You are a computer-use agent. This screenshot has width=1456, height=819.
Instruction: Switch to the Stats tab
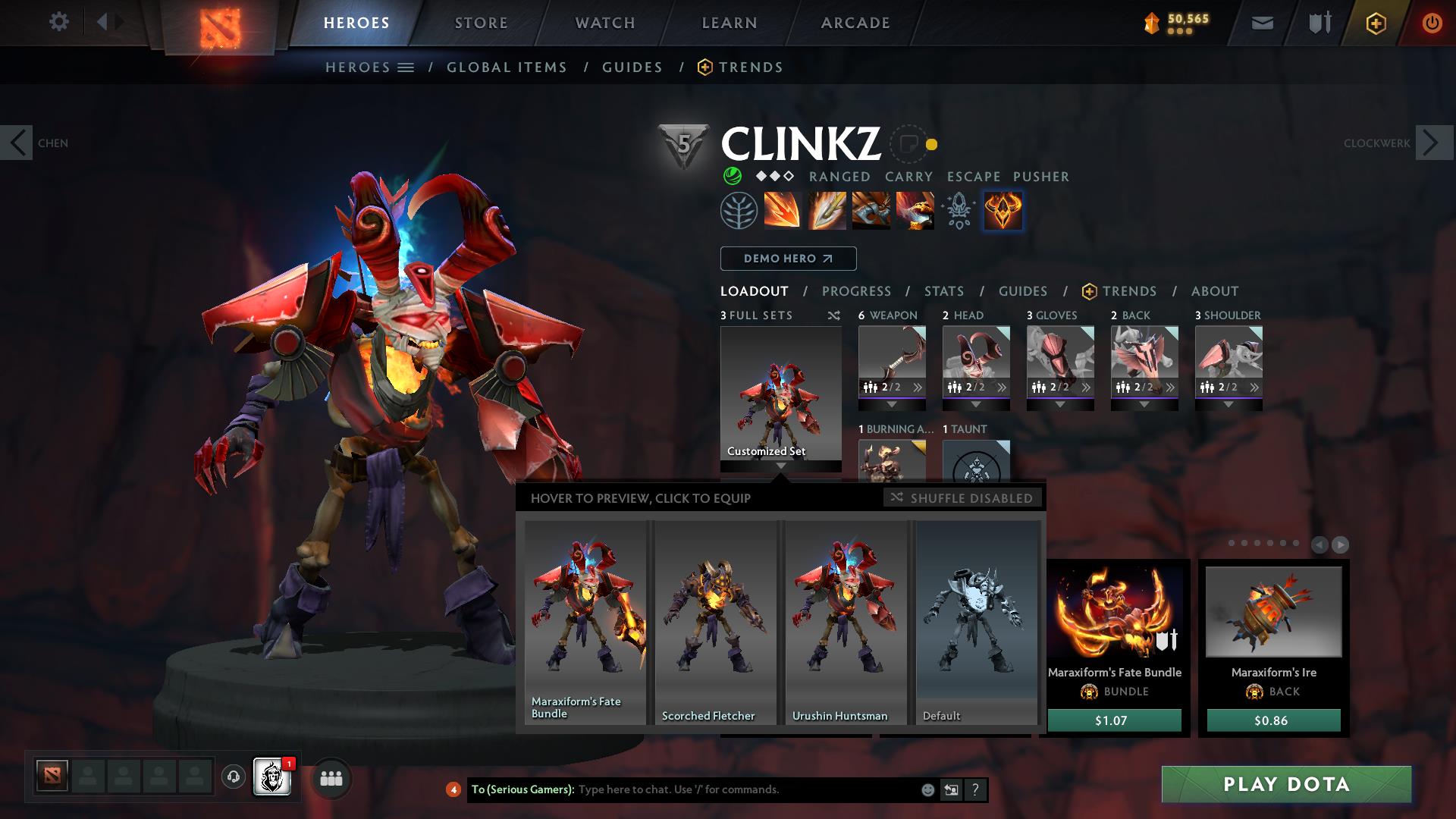point(943,291)
